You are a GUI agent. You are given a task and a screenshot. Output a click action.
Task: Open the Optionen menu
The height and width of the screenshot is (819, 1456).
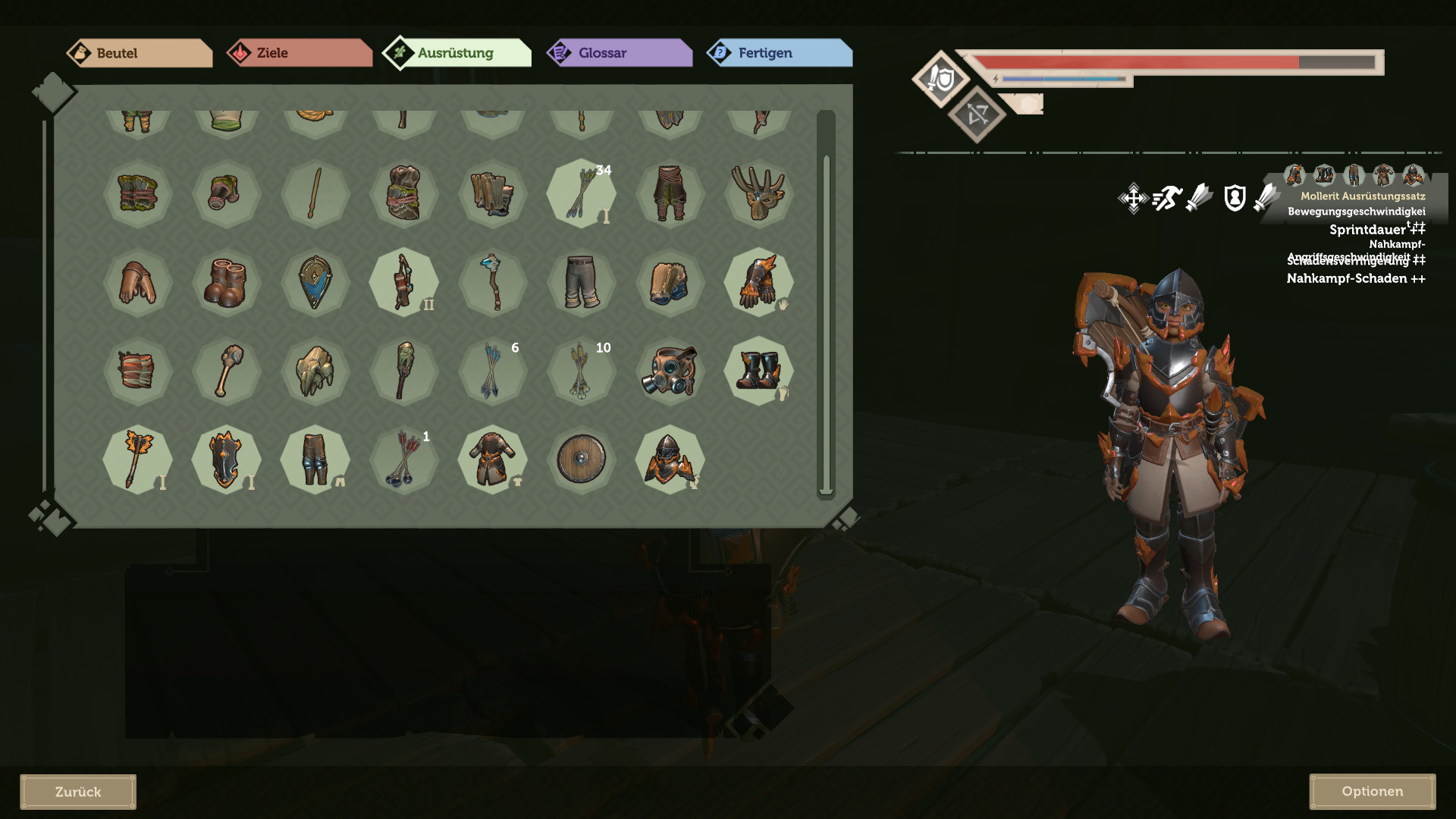click(1372, 791)
